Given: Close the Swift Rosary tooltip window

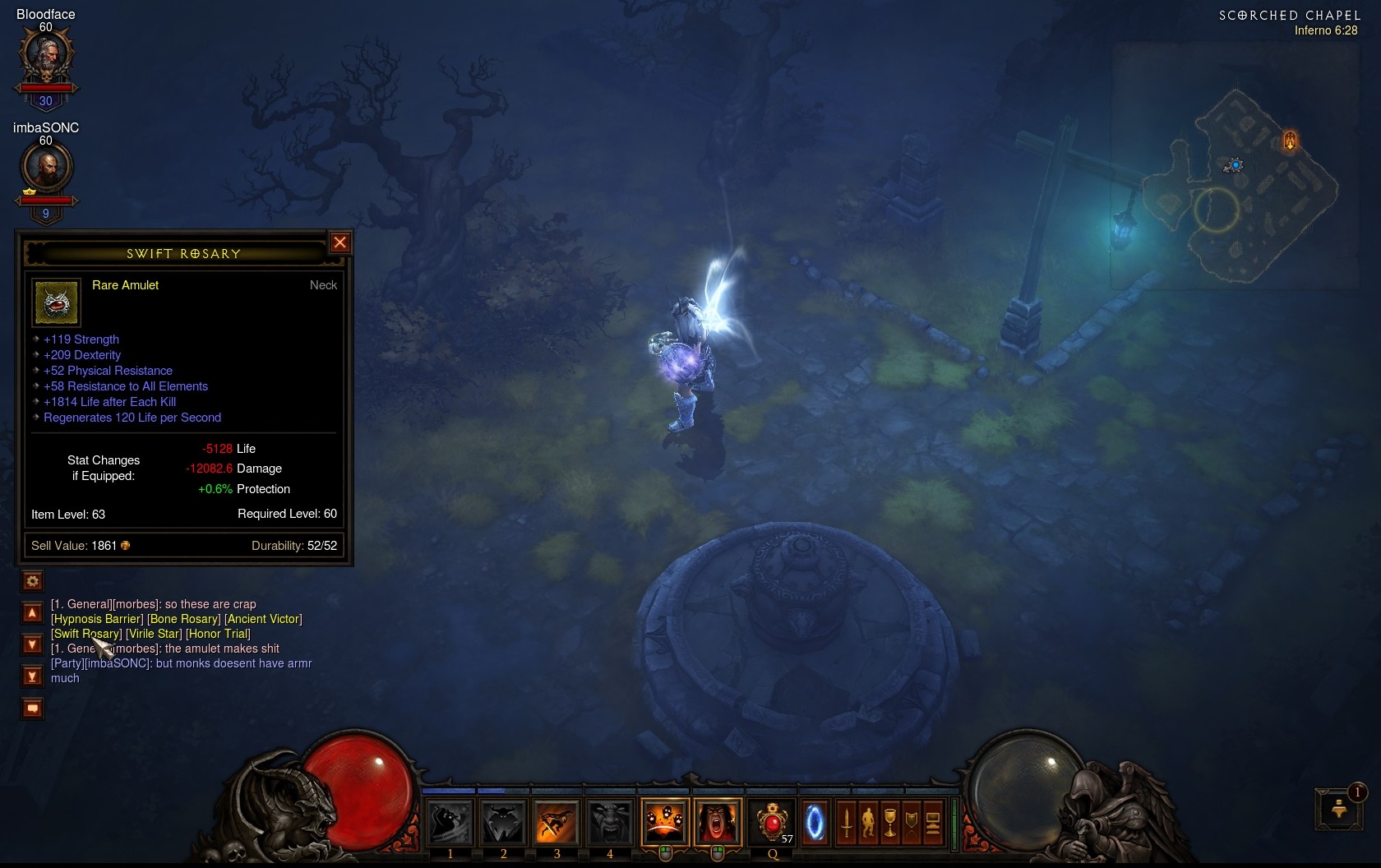Looking at the screenshot, I should pos(339,242).
